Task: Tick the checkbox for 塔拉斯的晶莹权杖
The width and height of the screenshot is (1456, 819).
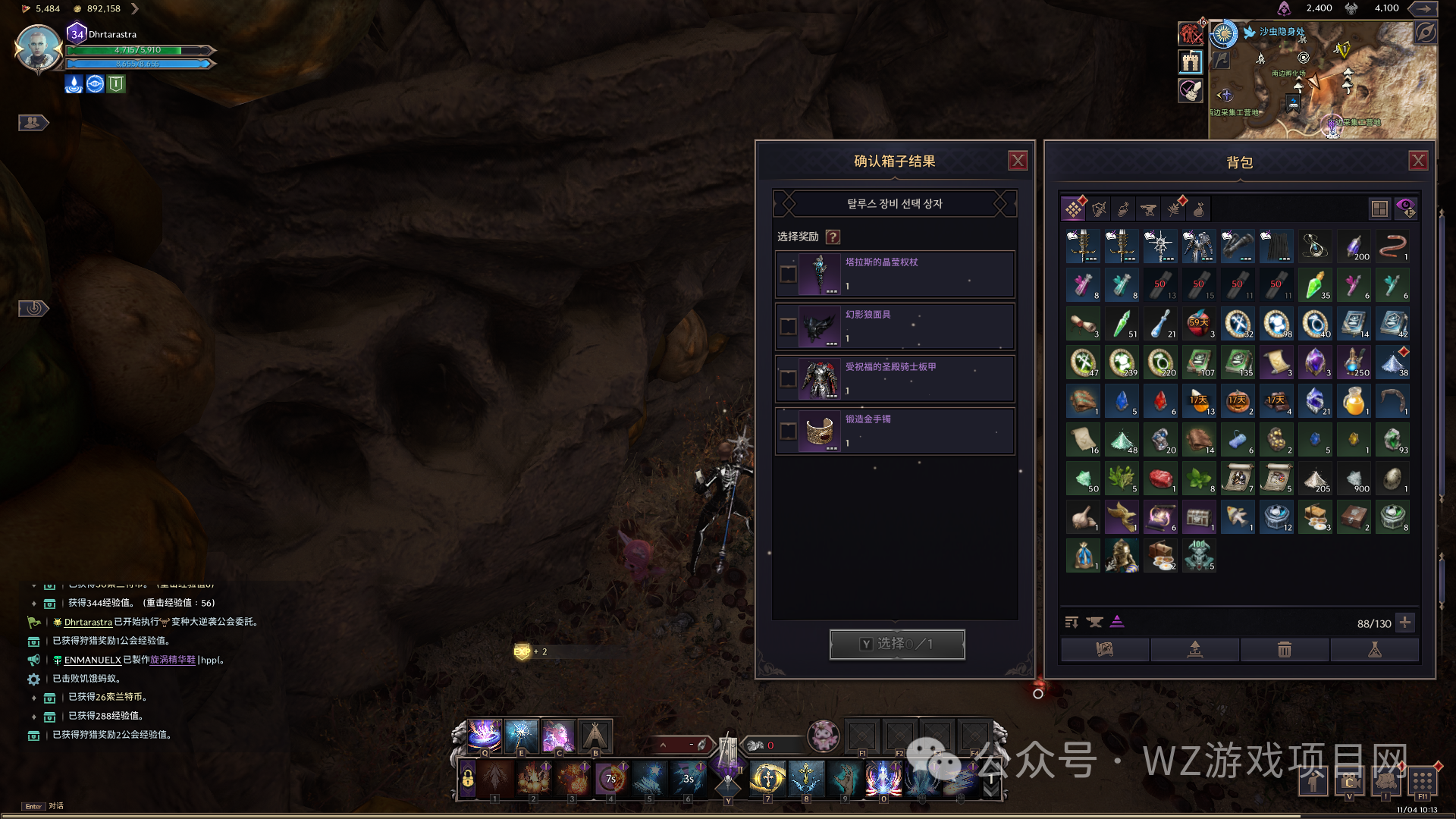Action: pos(789,275)
